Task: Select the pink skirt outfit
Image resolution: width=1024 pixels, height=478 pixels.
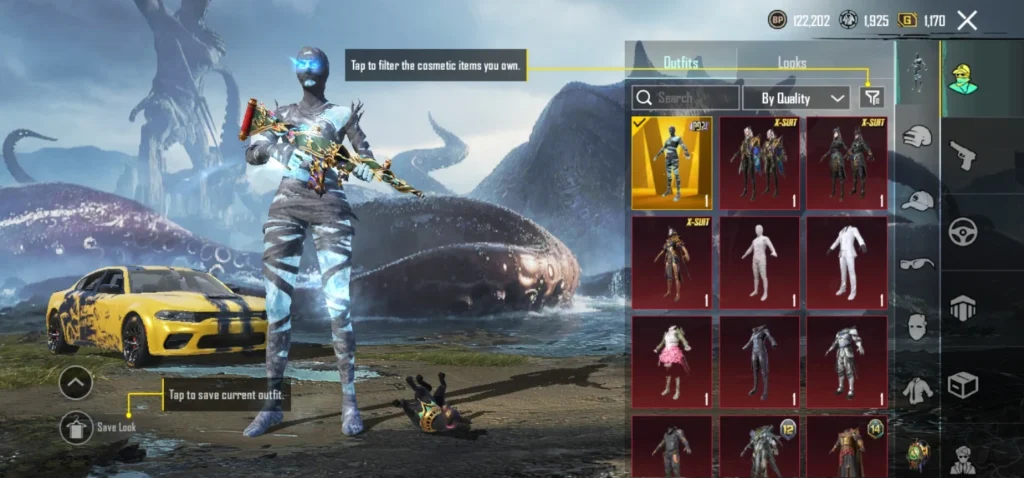Action: [x=672, y=362]
